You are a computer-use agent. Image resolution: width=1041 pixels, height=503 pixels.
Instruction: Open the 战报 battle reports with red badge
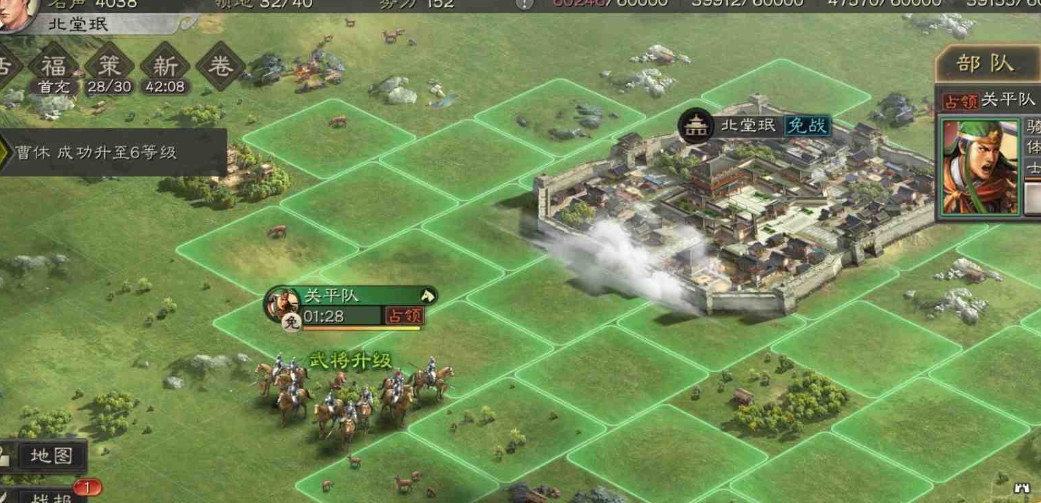point(50,495)
